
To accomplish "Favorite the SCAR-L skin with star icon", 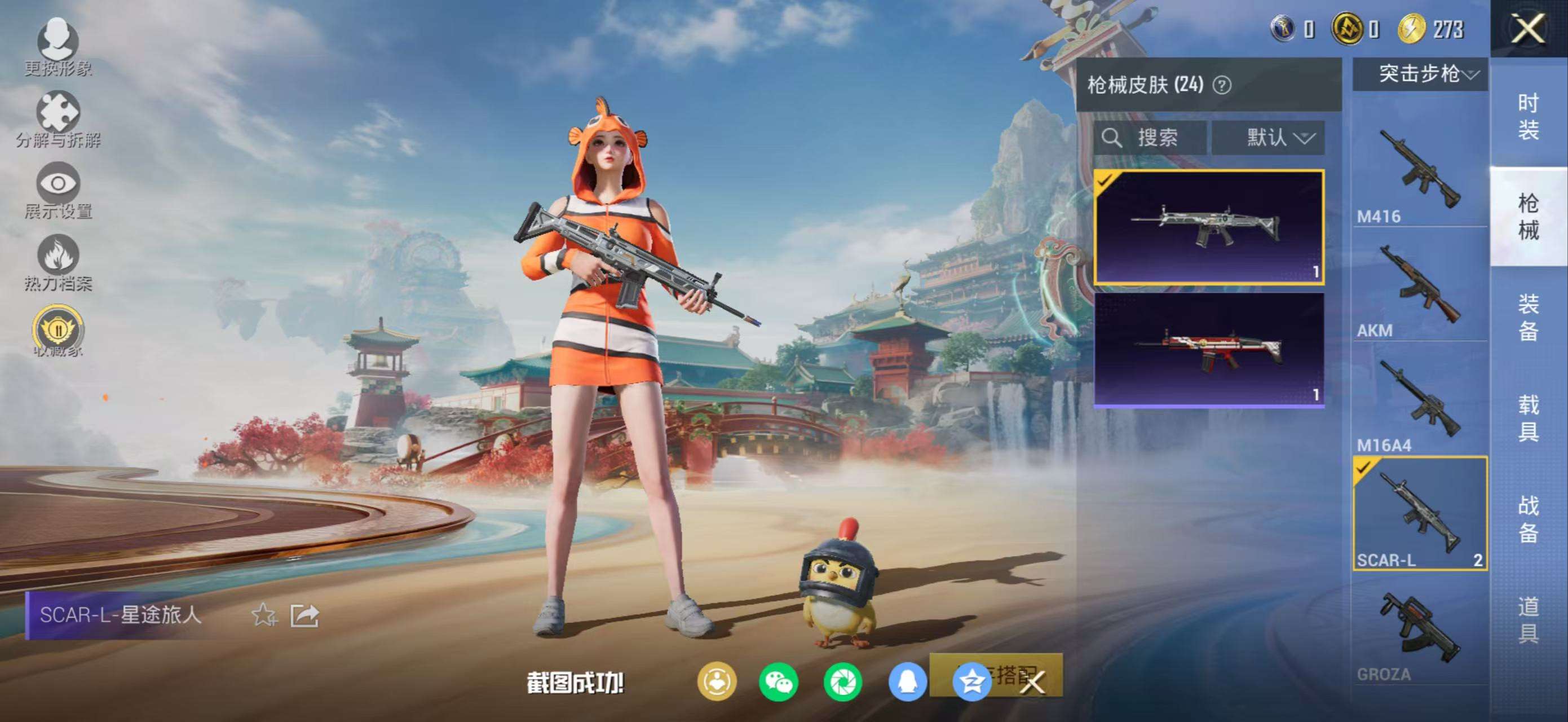I will tap(264, 615).
